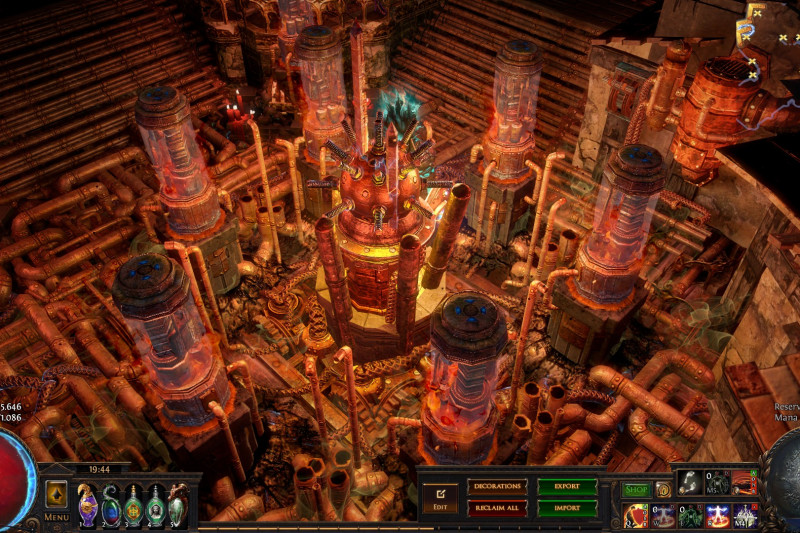
Task: Click the Reclaim All button
Action: click(x=497, y=508)
